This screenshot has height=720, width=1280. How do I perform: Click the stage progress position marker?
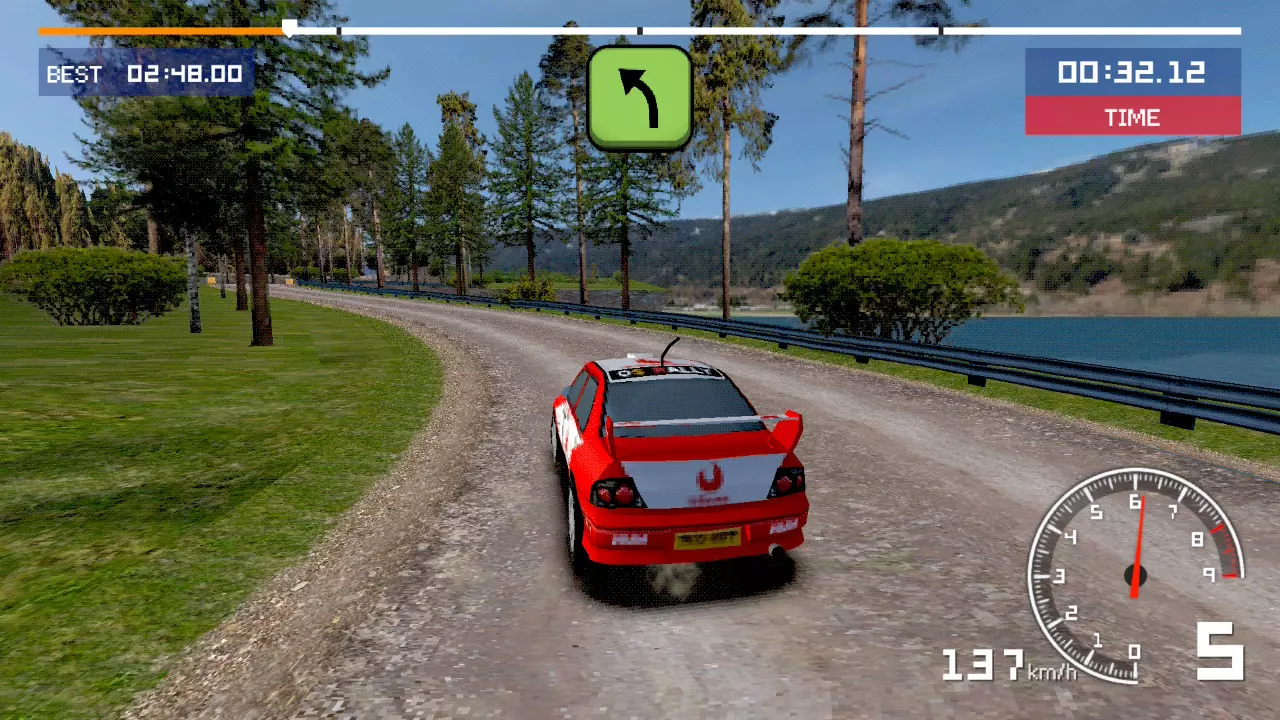point(289,28)
